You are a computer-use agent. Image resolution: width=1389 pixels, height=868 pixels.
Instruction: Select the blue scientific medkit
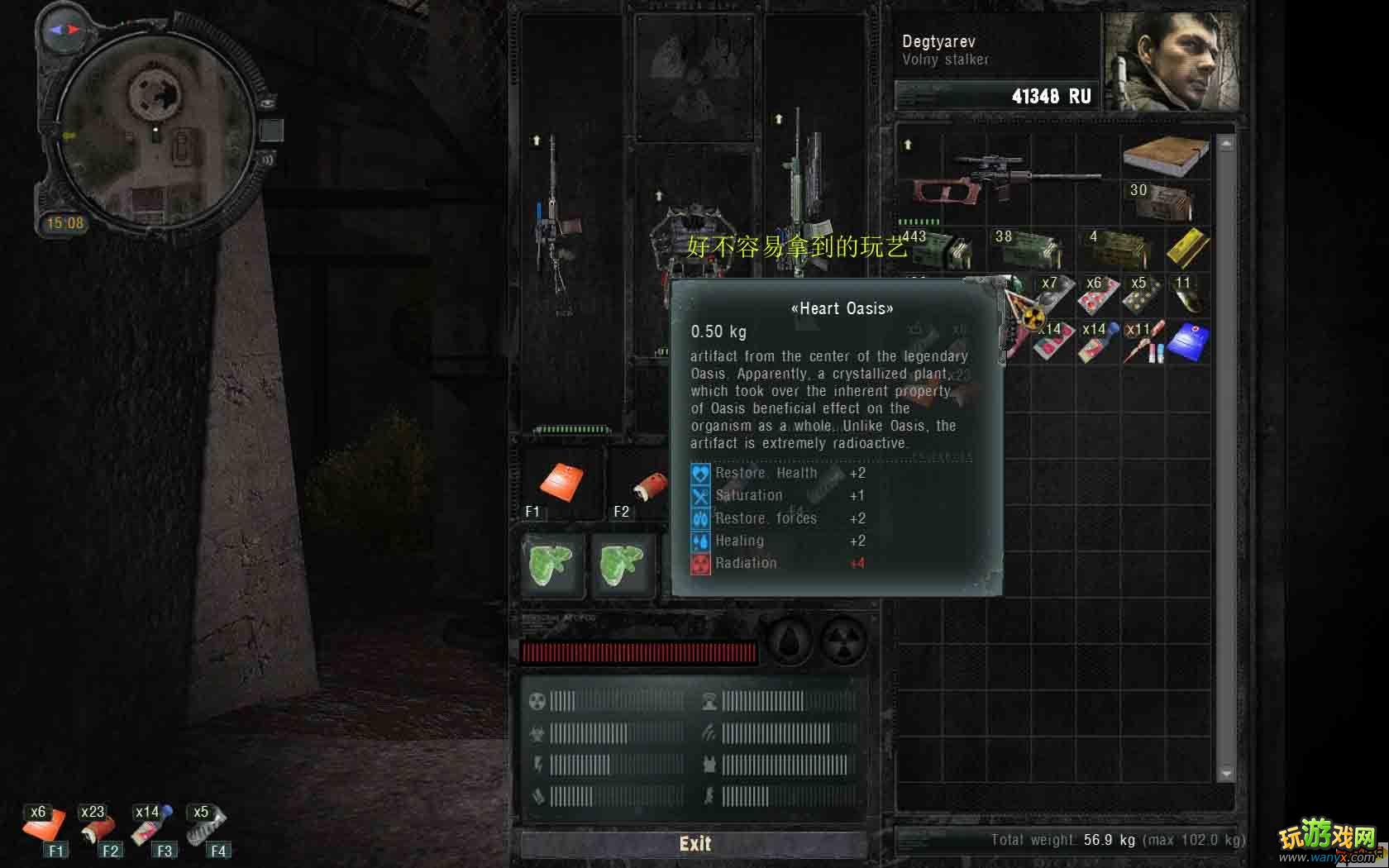tap(1187, 342)
